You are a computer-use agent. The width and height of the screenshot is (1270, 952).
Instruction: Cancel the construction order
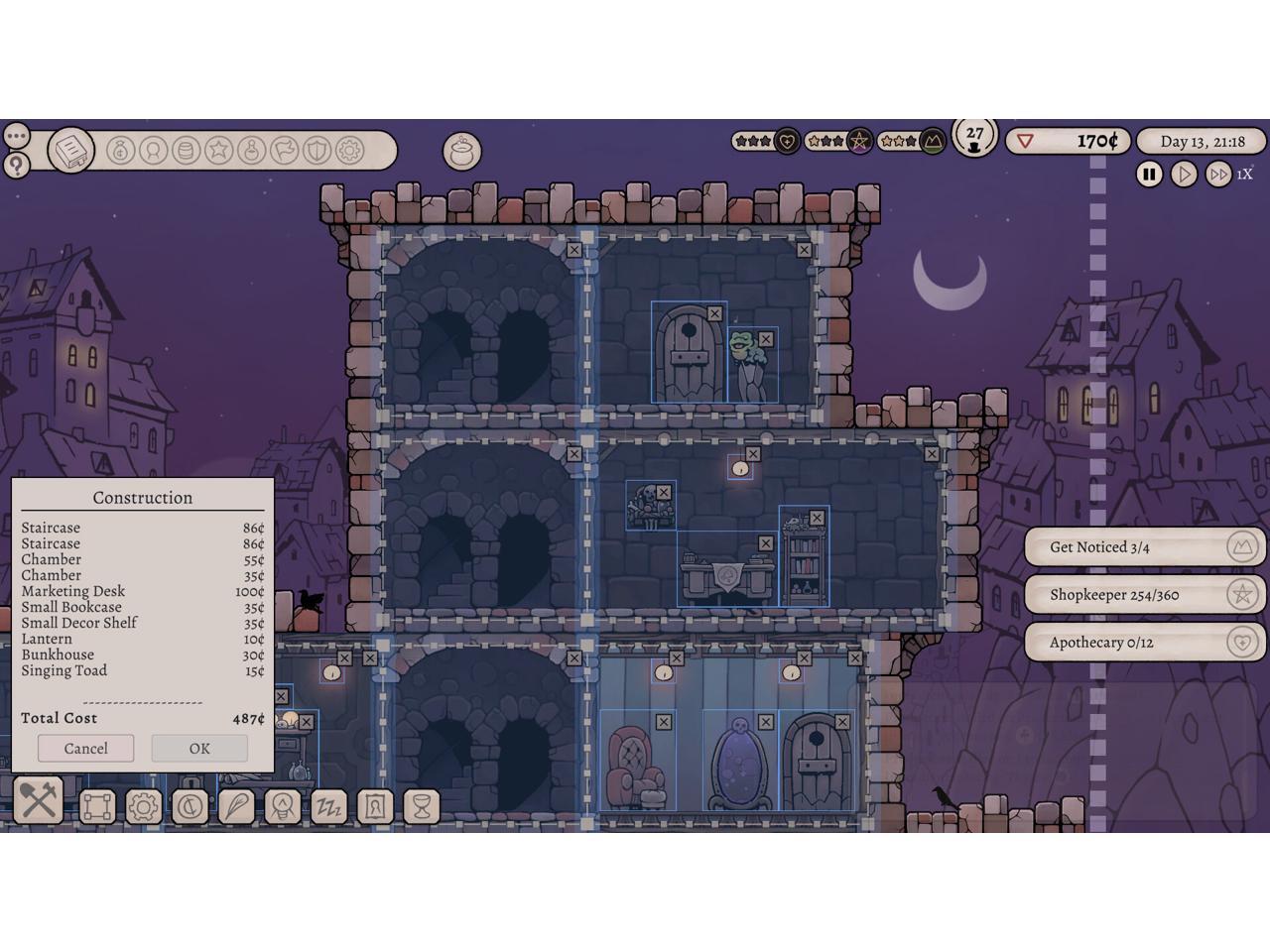(x=85, y=749)
